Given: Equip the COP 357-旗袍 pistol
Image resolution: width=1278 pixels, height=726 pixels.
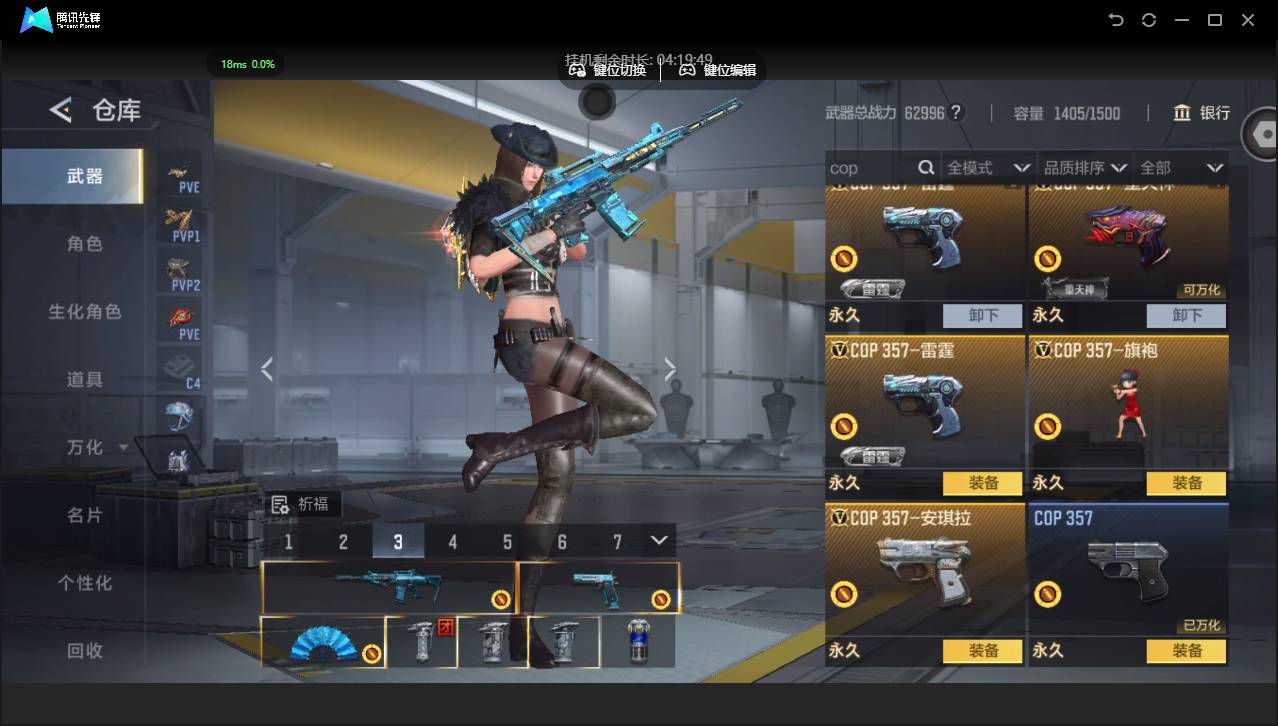Looking at the screenshot, I should pyautogui.click(x=1187, y=483).
